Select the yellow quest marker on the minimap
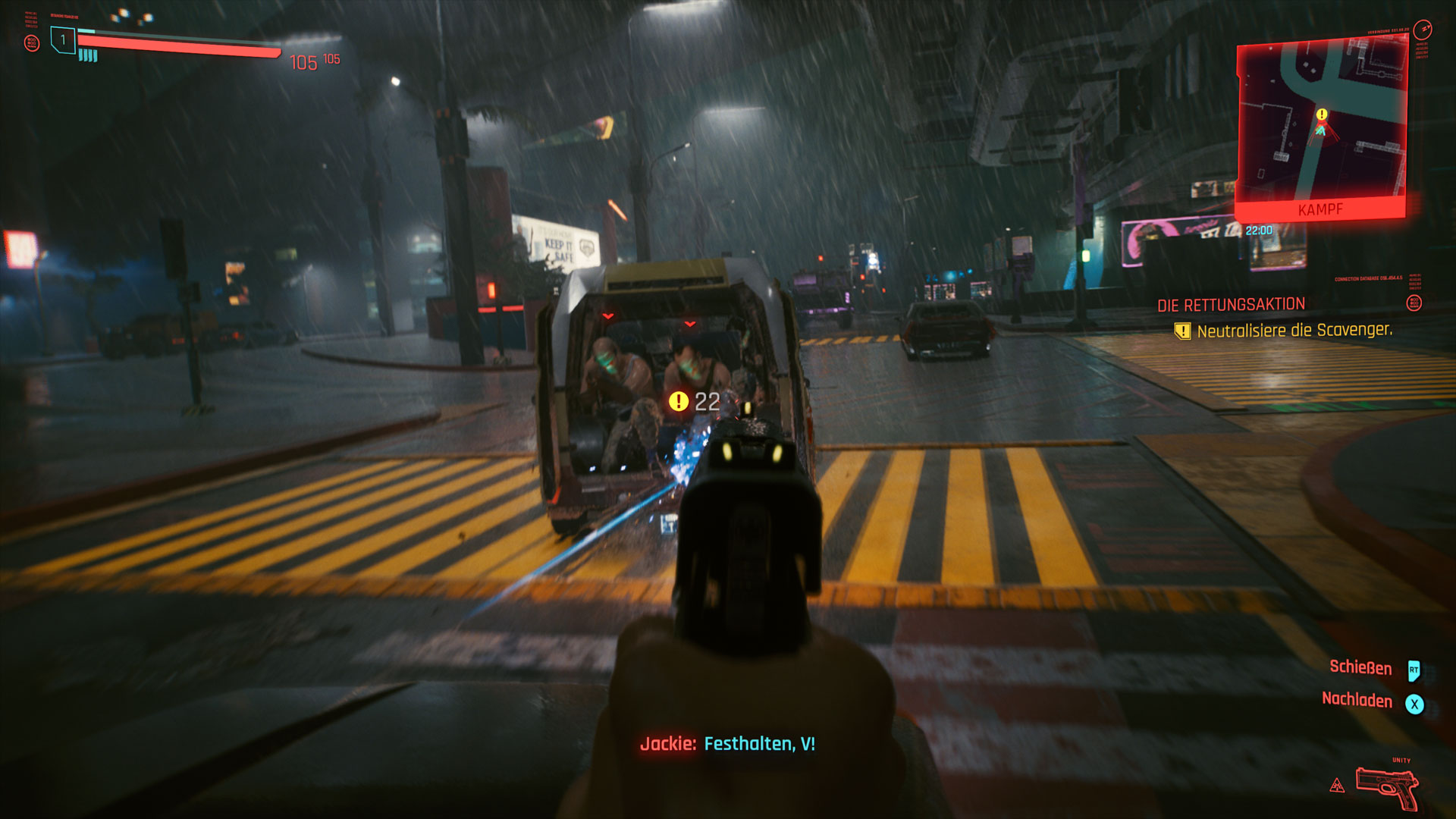 (1322, 115)
